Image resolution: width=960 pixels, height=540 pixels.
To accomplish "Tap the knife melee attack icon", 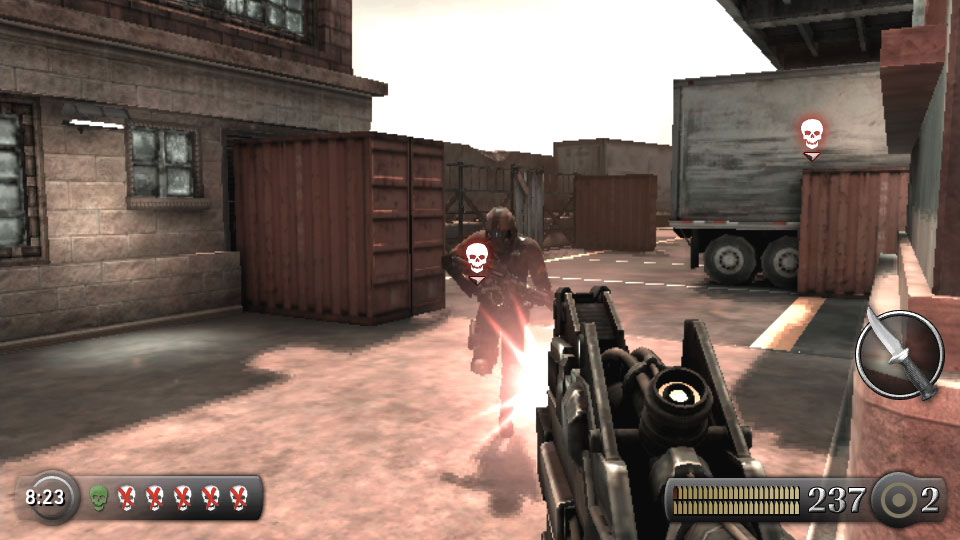I will [x=899, y=355].
